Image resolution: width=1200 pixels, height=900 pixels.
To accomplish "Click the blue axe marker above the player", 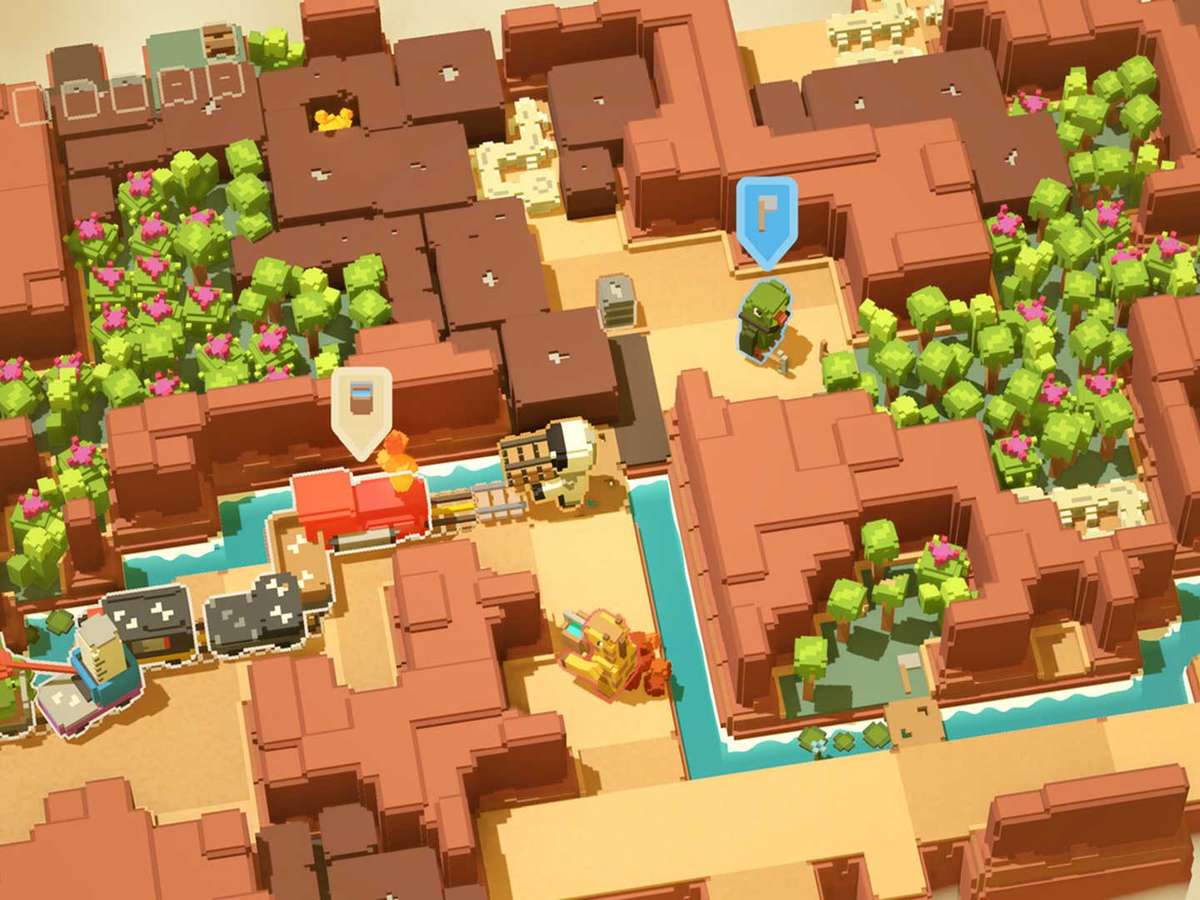I will tap(766, 216).
